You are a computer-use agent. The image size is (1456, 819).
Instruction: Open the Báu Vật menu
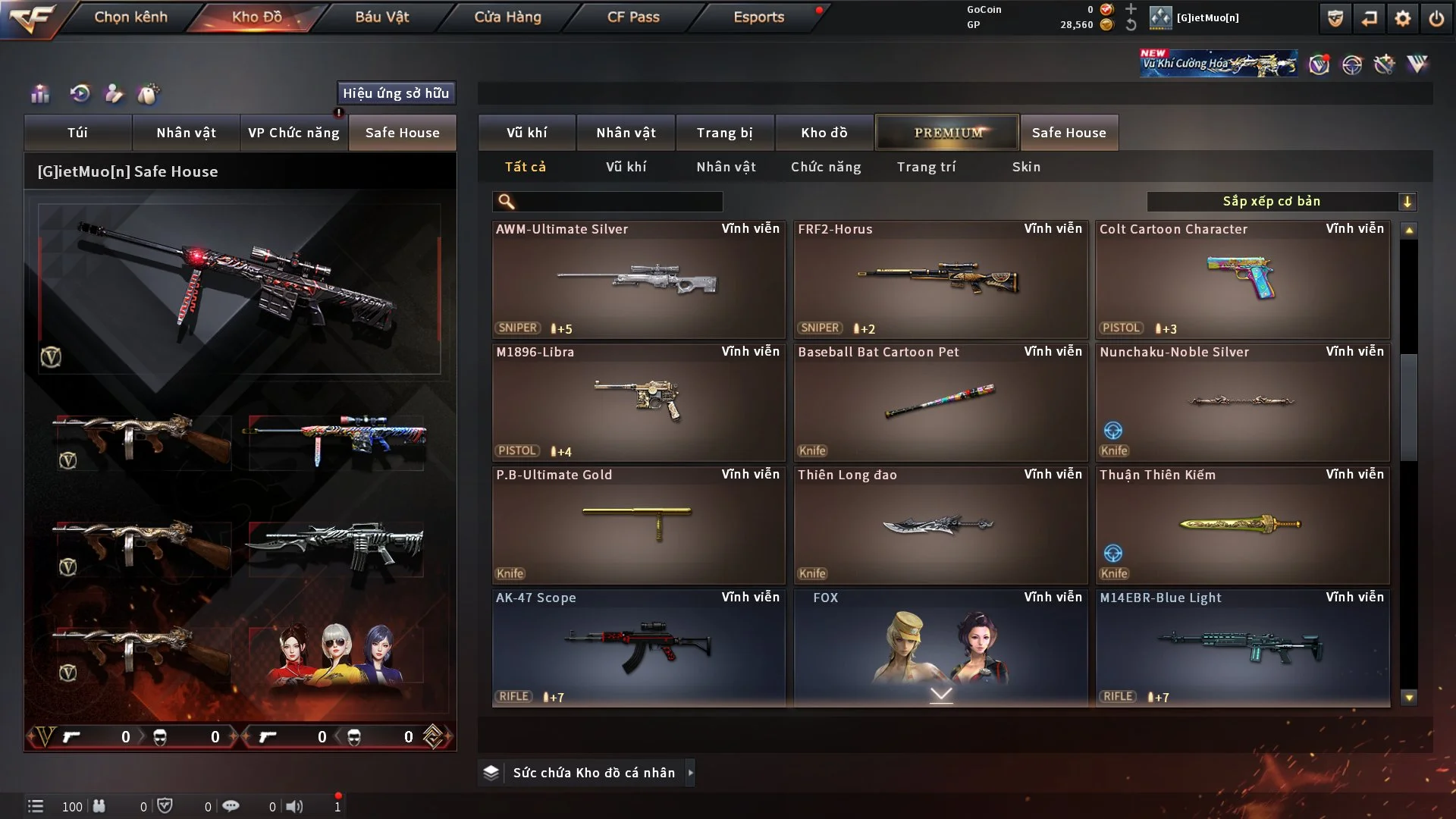click(x=381, y=17)
